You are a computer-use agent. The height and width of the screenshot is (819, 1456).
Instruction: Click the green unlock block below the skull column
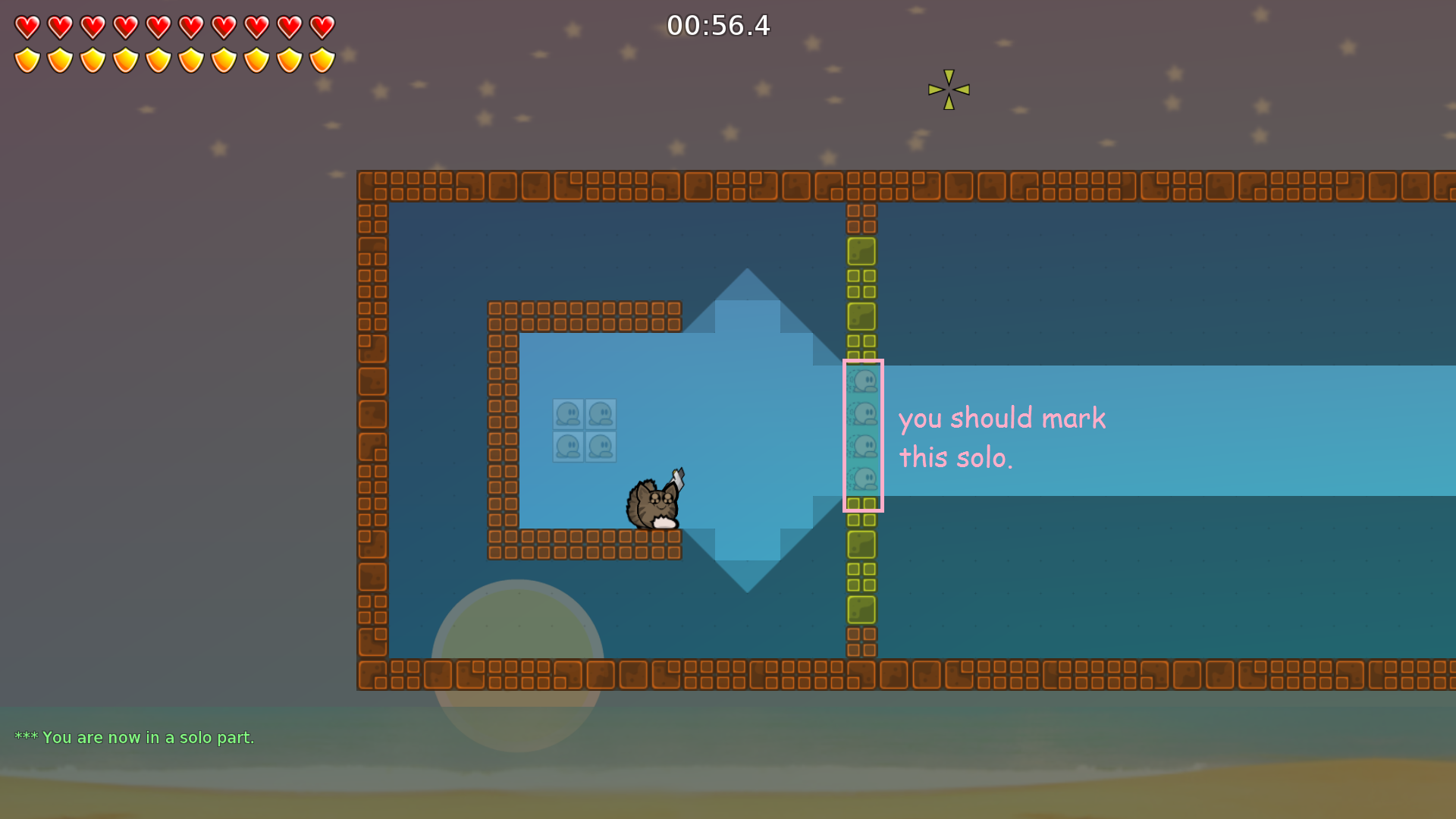[x=861, y=543]
